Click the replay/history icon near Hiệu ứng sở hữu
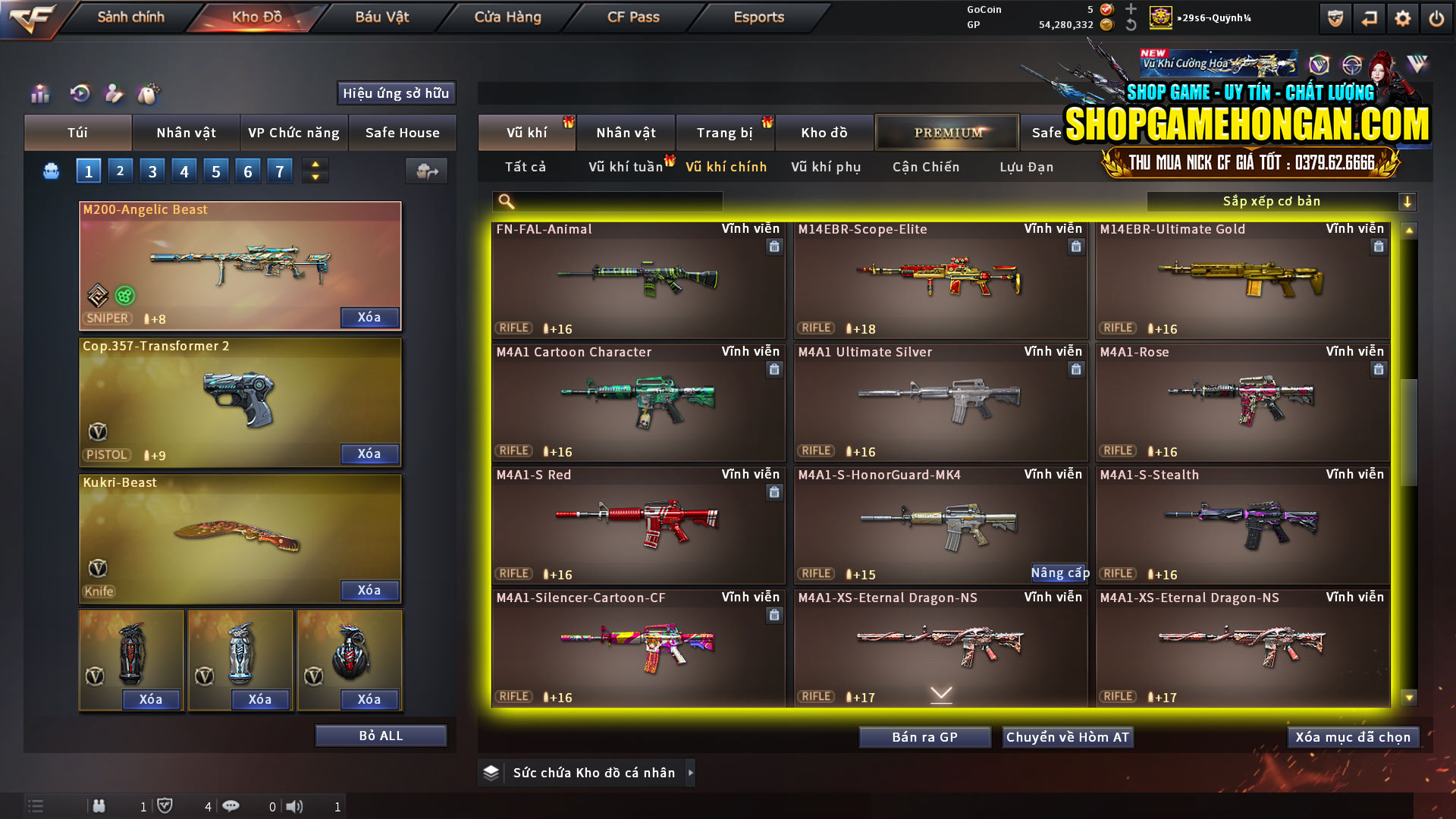This screenshot has height=819, width=1456. 80,94
